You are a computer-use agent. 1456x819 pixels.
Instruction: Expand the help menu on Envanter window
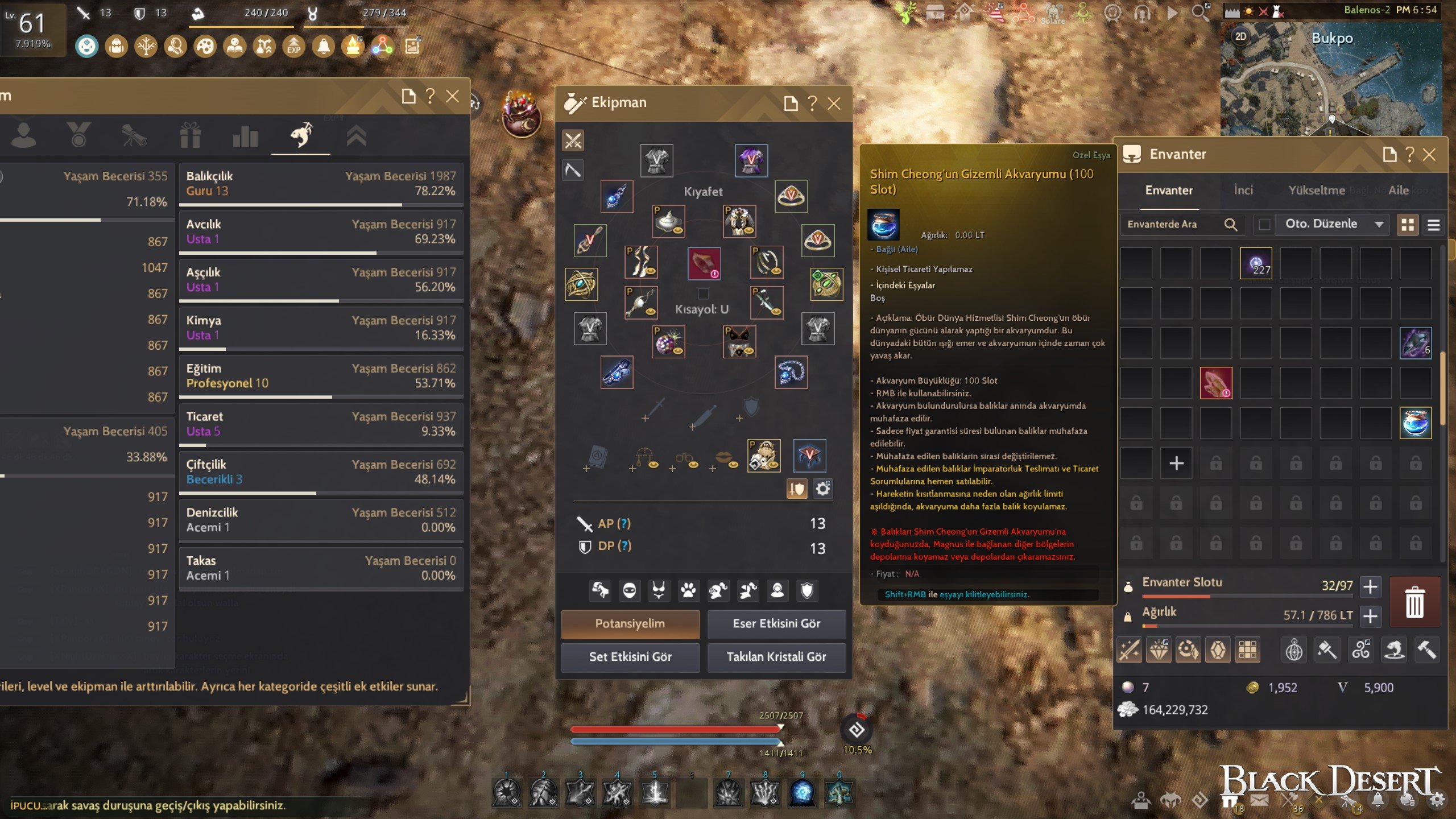pos(1409,154)
